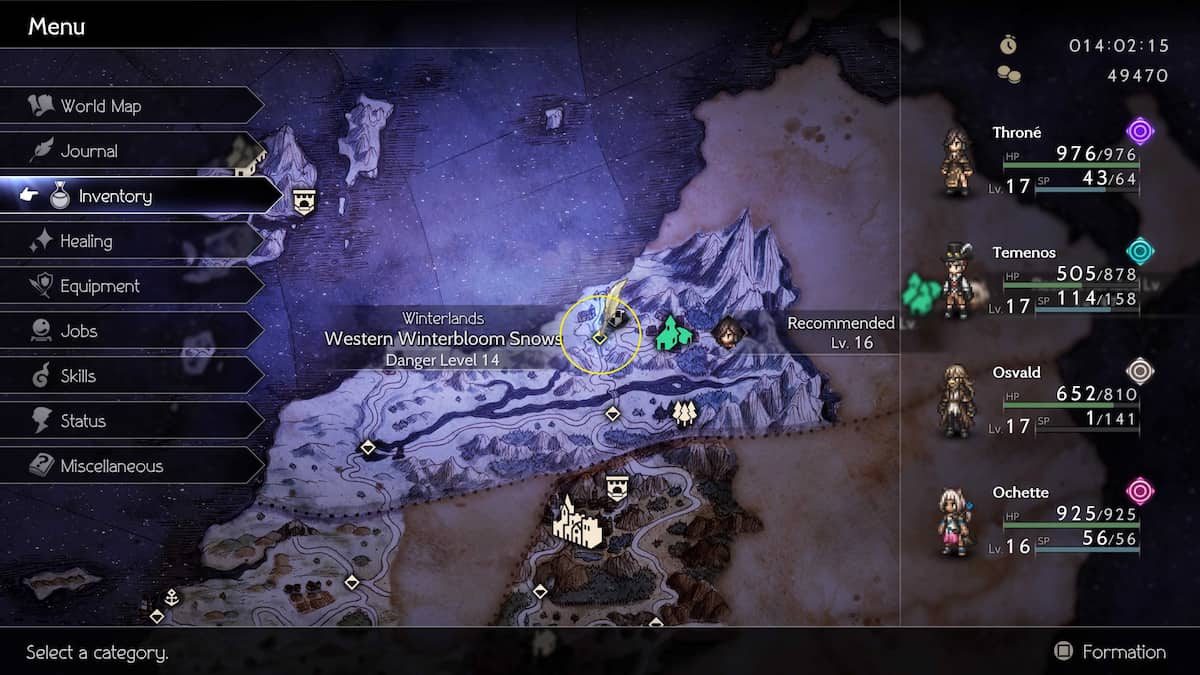Open the World Map menu entry
The width and height of the screenshot is (1200, 675).
pyautogui.click(x=100, y=106)
